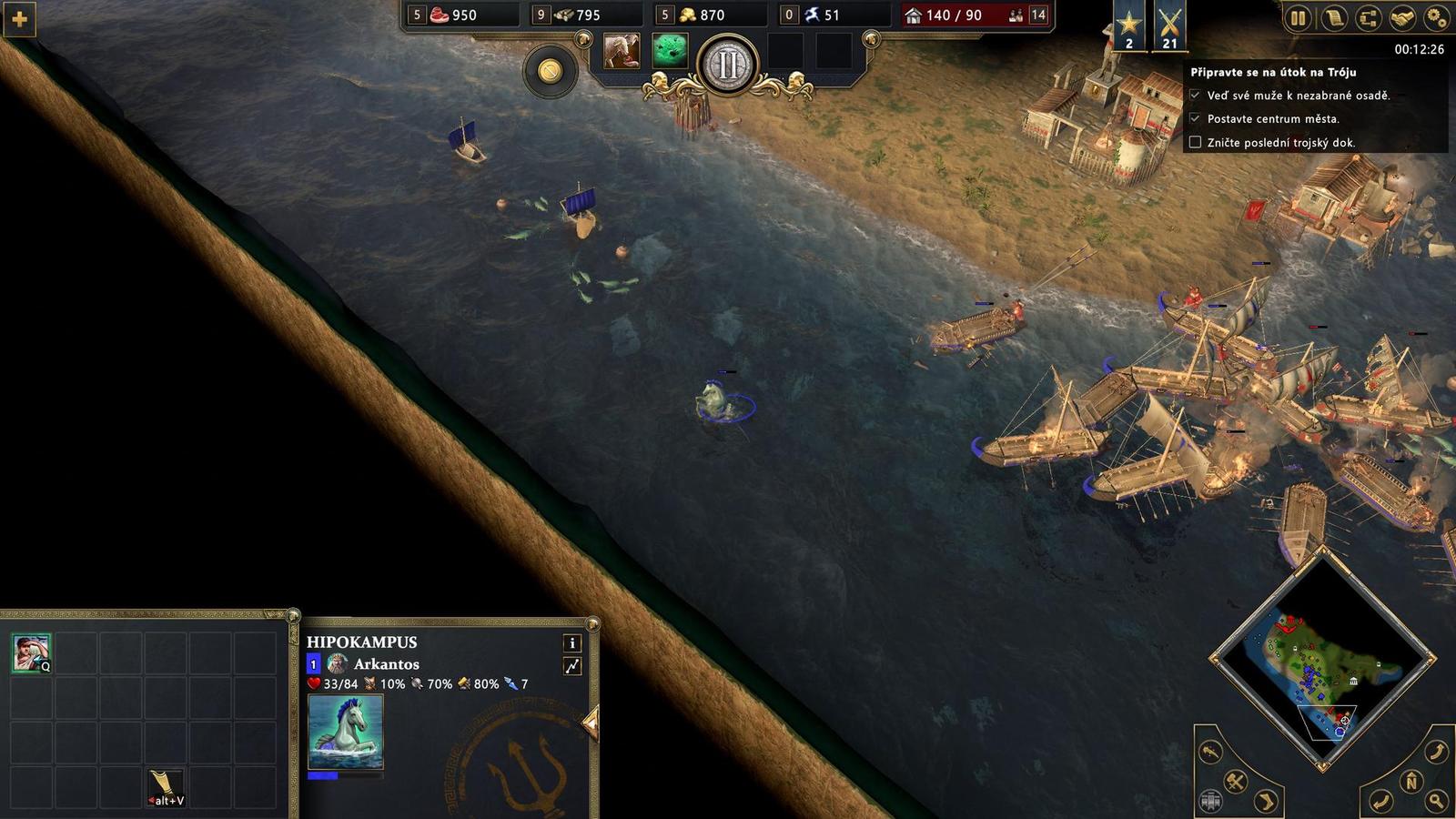Open the Hipokampus info button
Screen dimensions: 1456x819
tap(572, 643)
